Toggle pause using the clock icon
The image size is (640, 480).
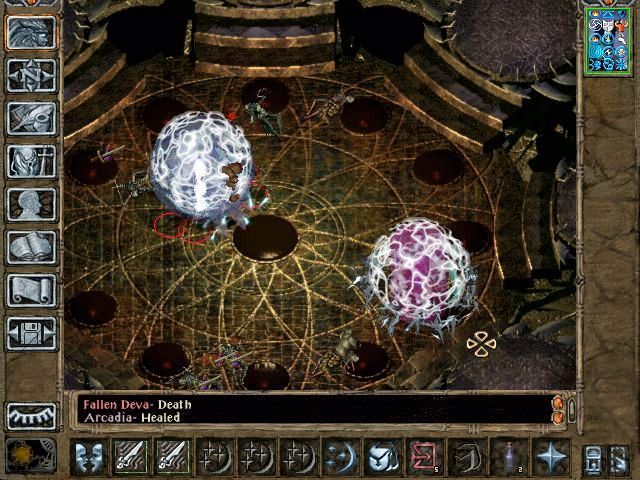coord(23,456)
